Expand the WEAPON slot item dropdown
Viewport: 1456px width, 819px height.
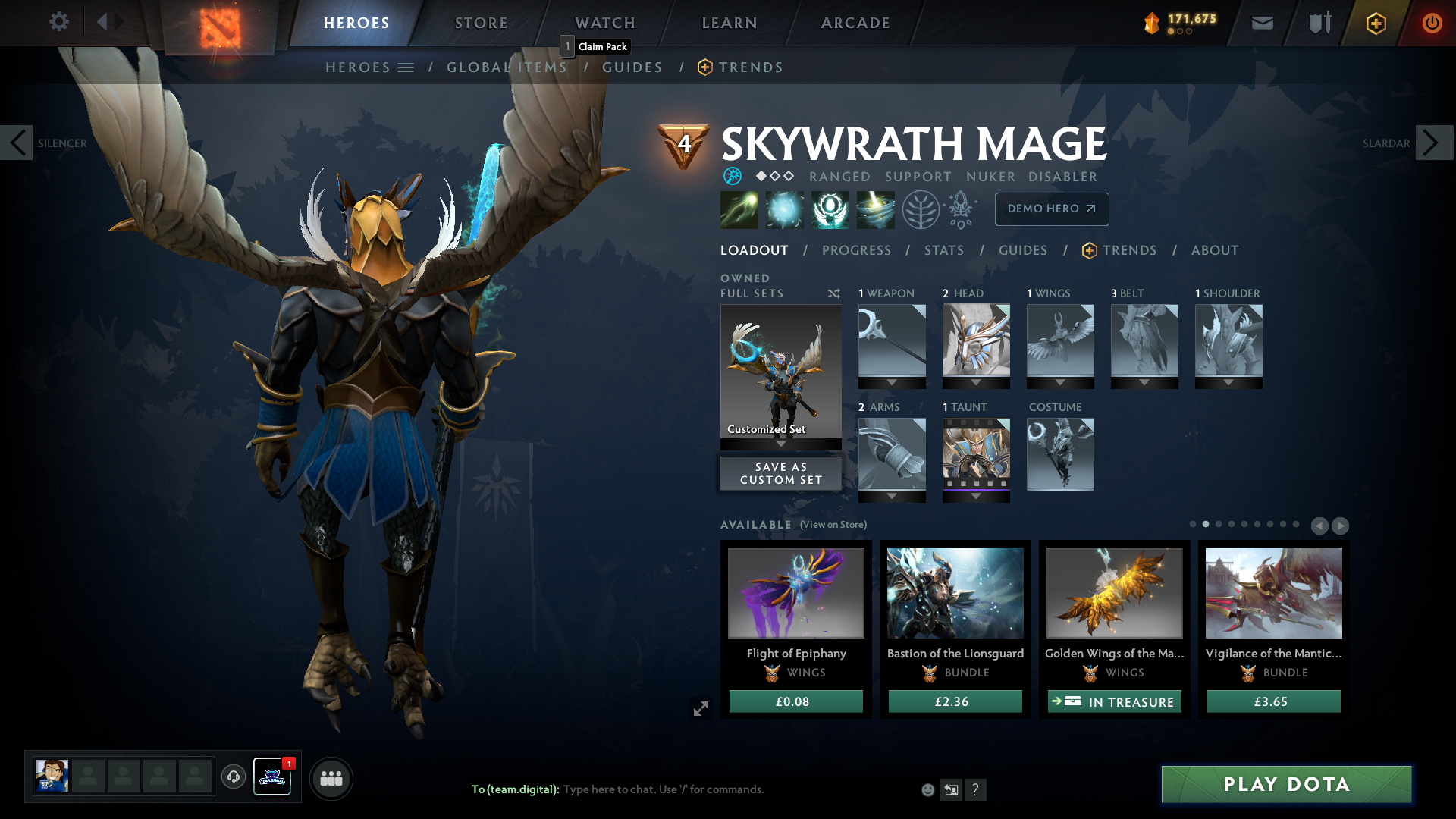(892, 383)
